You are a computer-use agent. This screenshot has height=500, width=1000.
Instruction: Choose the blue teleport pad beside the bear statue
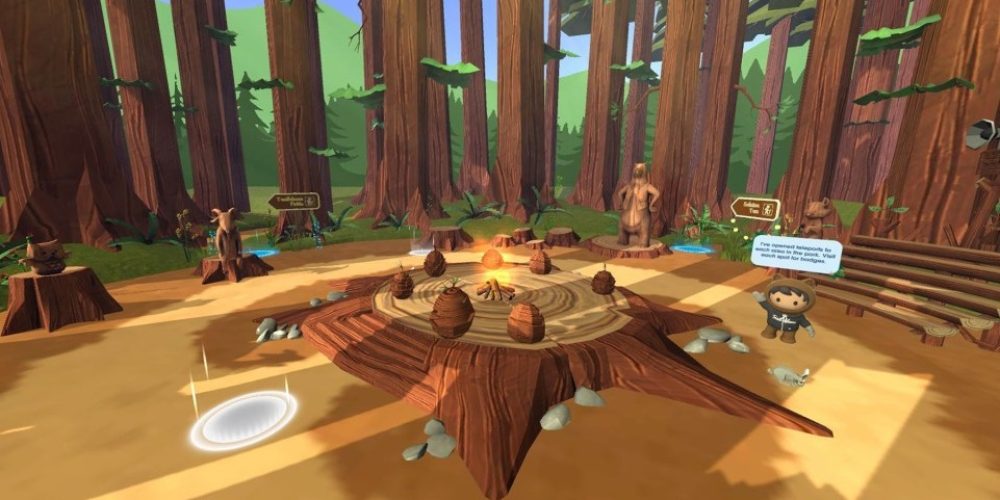click(x=691, y=248)
